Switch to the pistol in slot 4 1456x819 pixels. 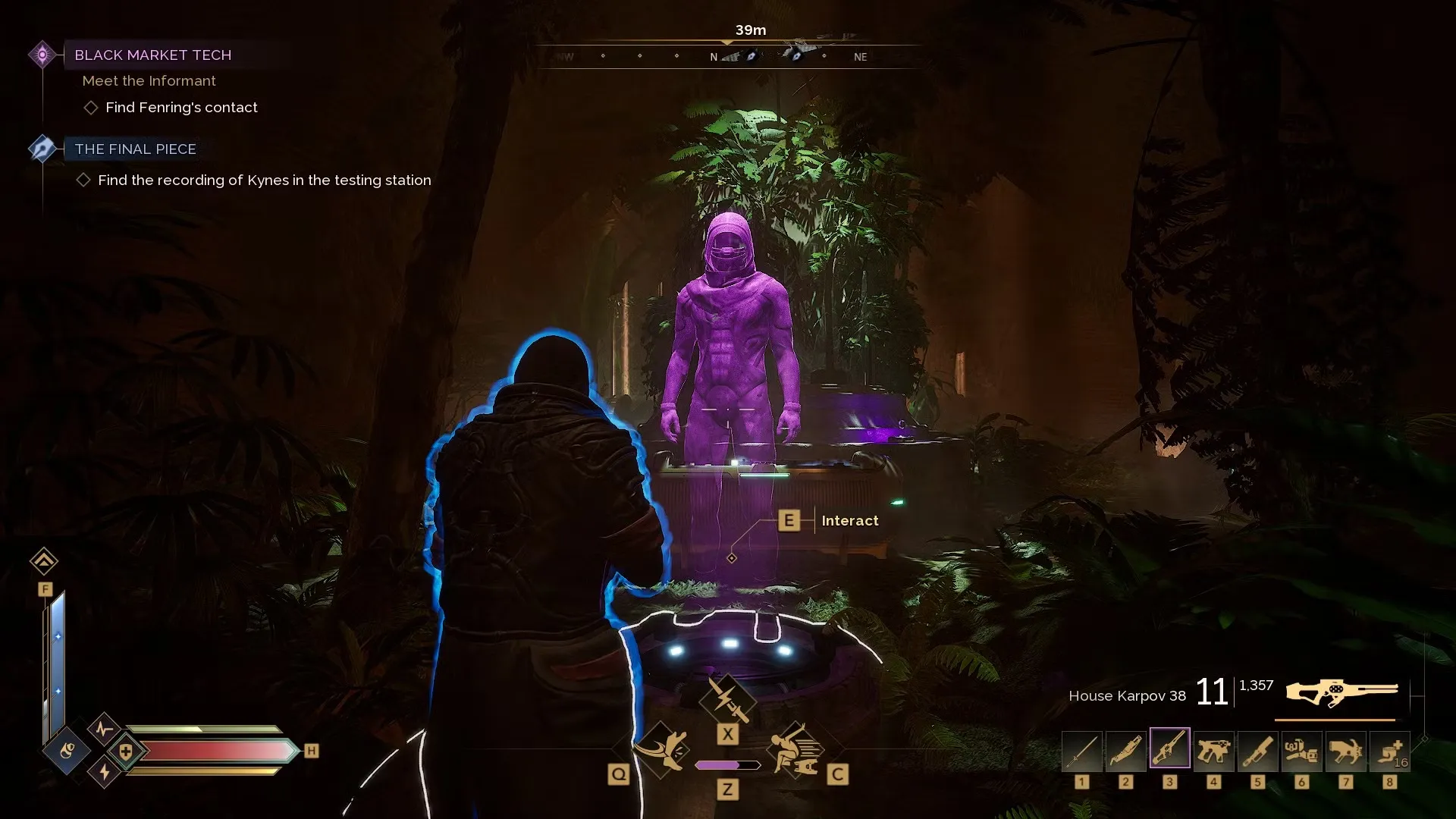coord(1214,752)
